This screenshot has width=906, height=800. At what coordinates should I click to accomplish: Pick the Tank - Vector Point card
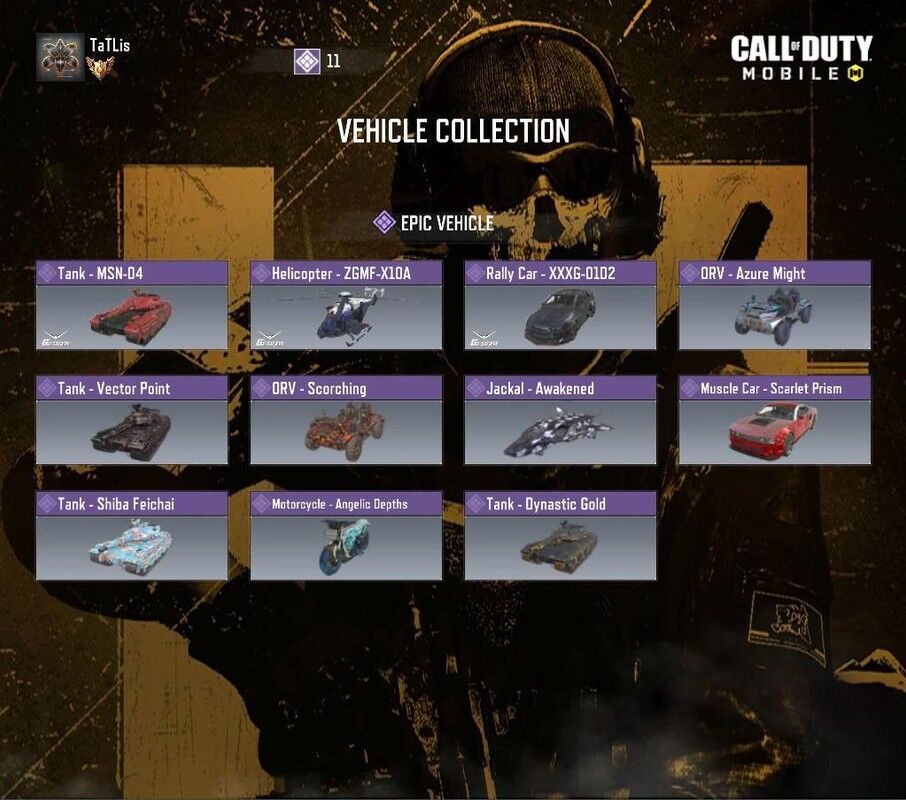click(132, 421)
